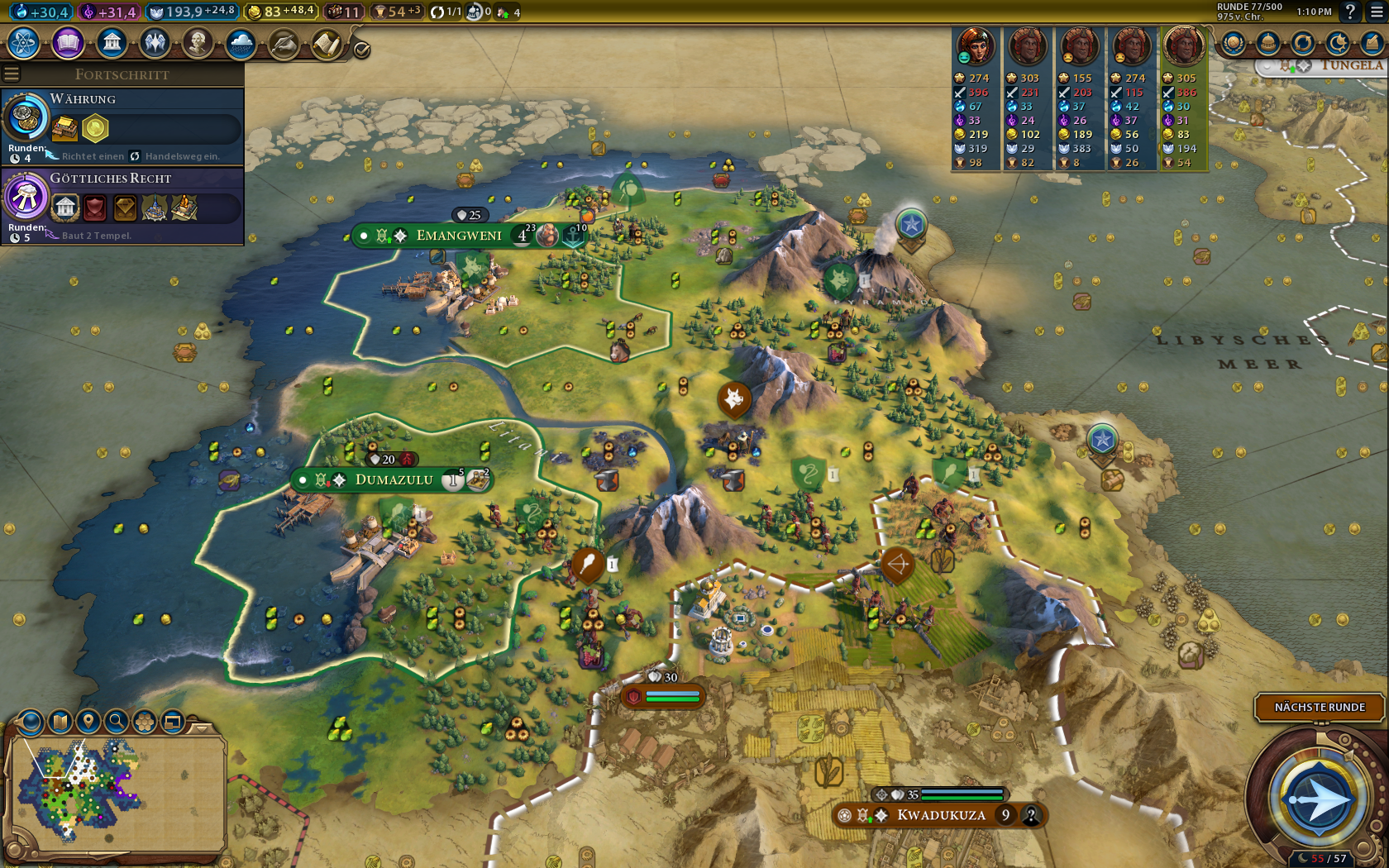
Task: Open the technology tree atom icon
Action: tap(24, 42)
